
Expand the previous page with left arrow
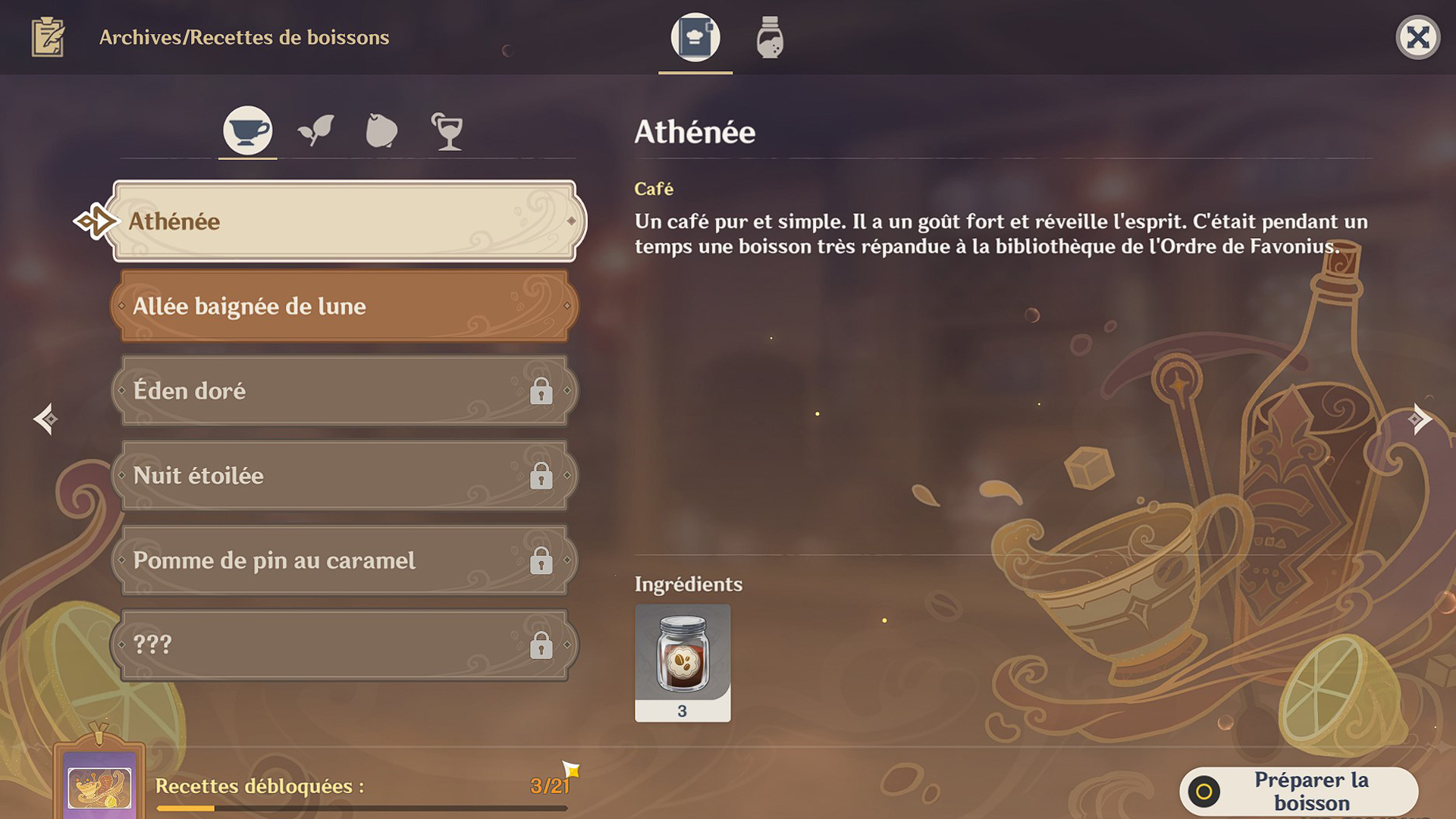45,418
